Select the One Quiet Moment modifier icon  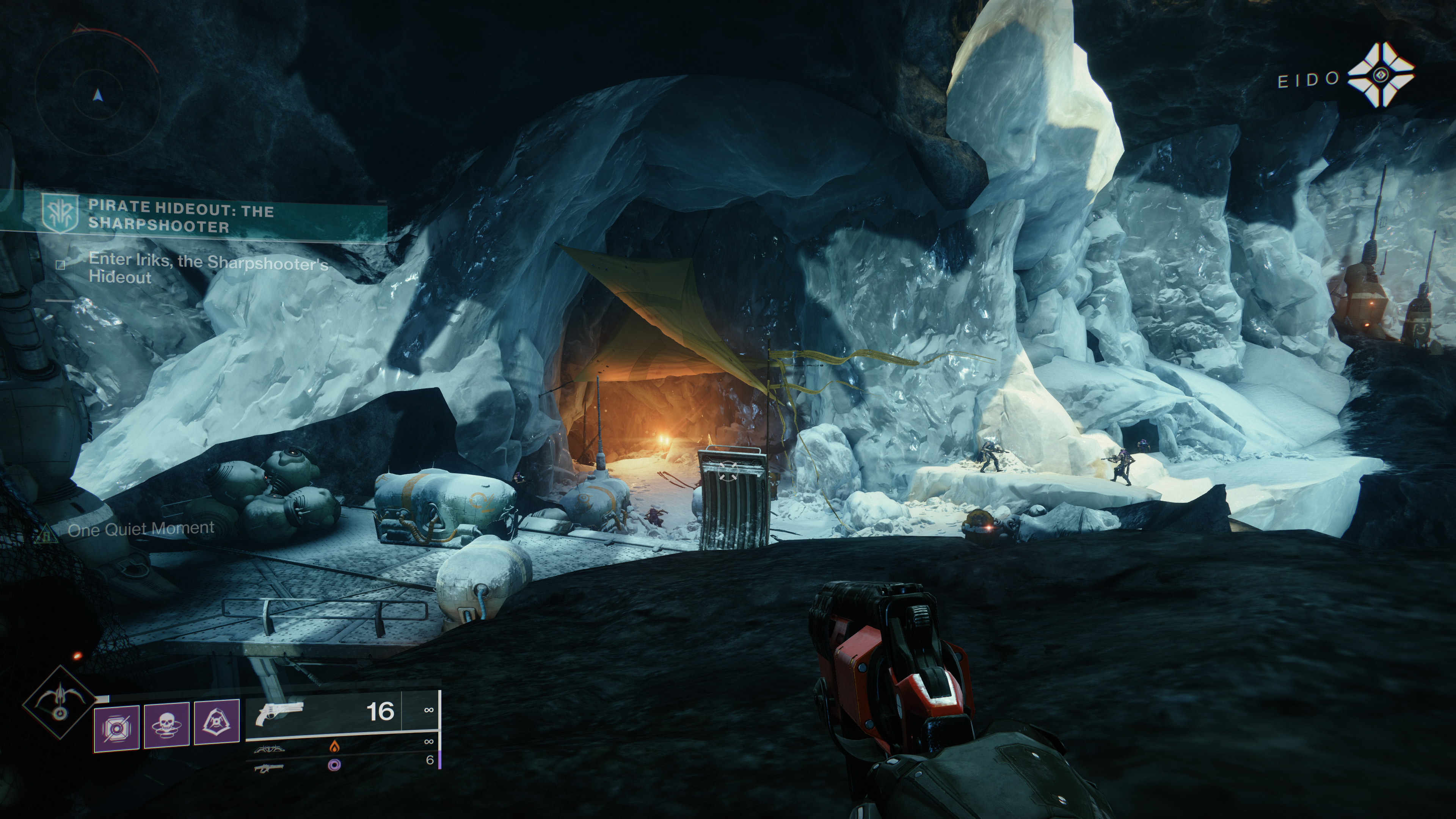click(x=43, y=532)
